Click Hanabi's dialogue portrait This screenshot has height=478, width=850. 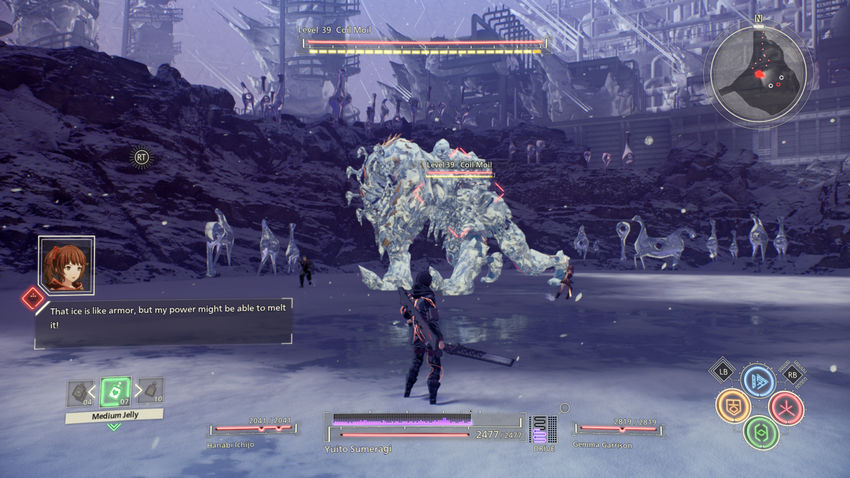pos(66,265)
